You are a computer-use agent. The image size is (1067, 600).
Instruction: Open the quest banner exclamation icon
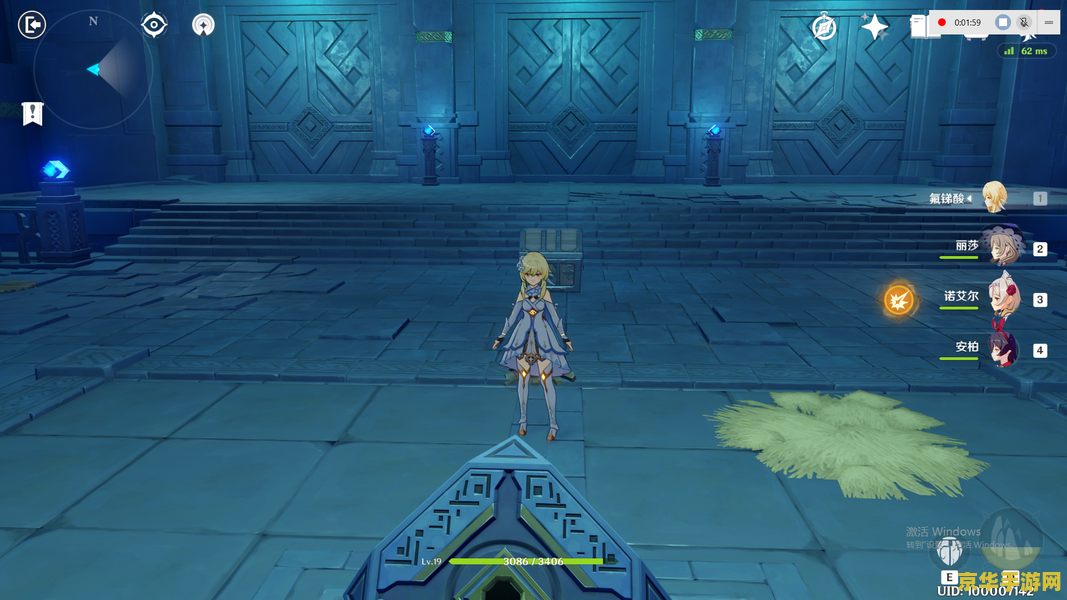point(33,113)
